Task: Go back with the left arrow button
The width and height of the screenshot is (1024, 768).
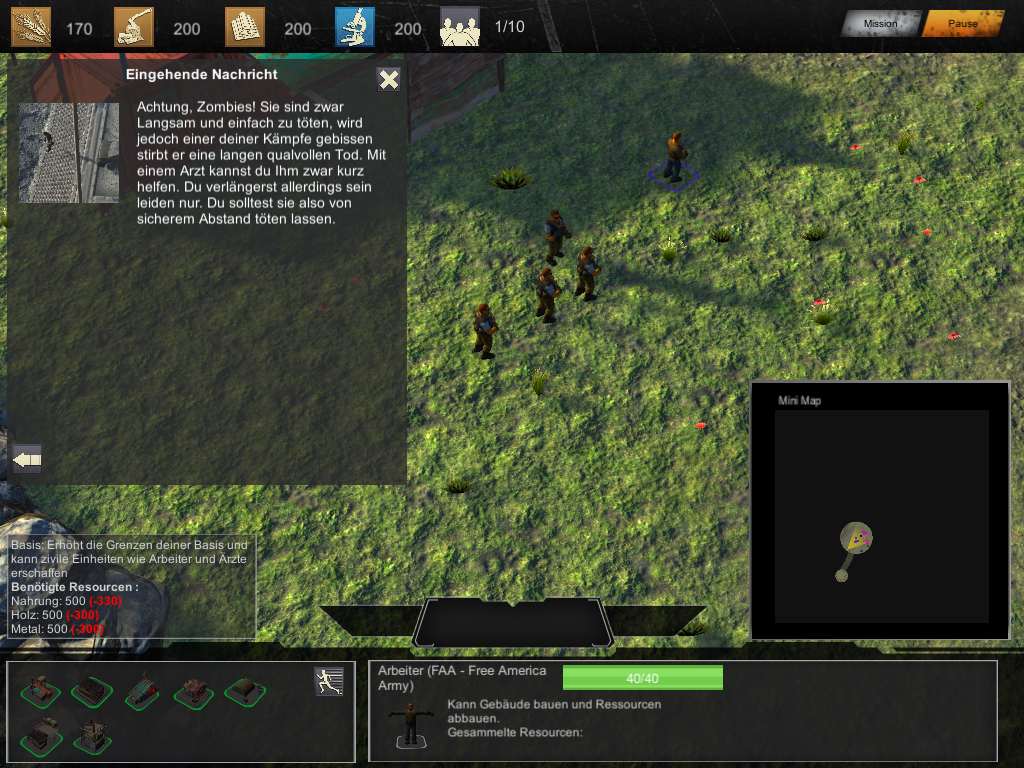Action: click(x=27, y=459)
